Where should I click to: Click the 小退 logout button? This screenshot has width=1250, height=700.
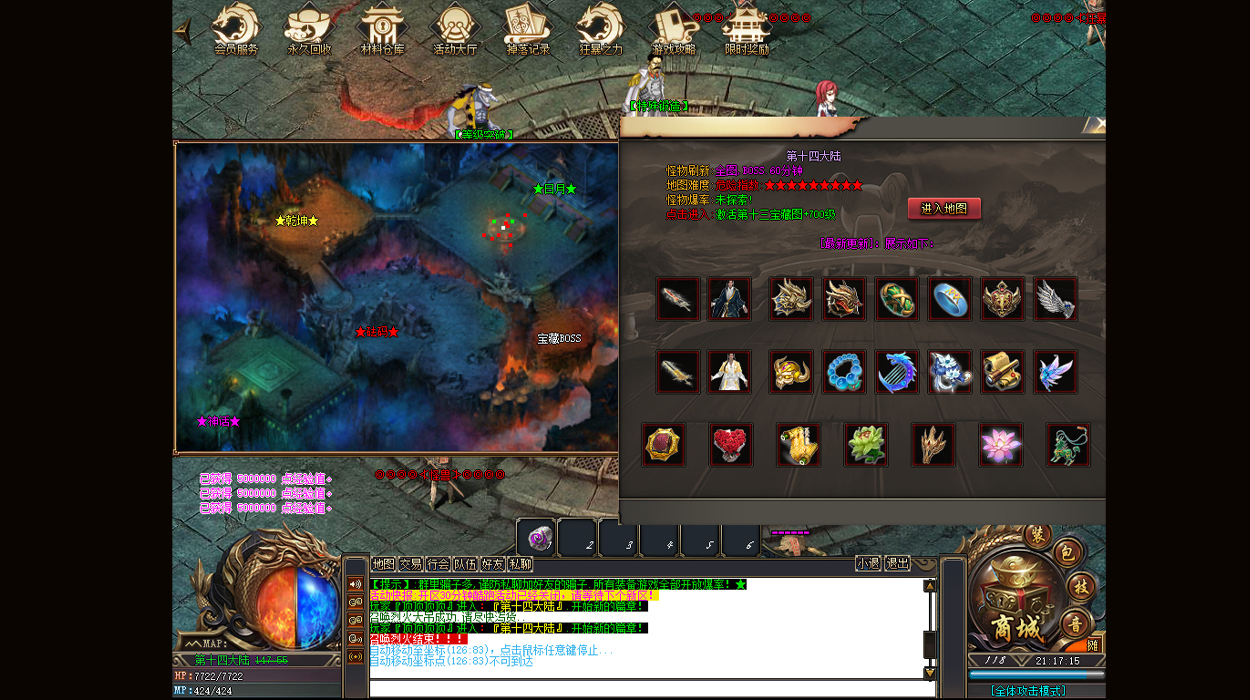[x=868, y=563]
